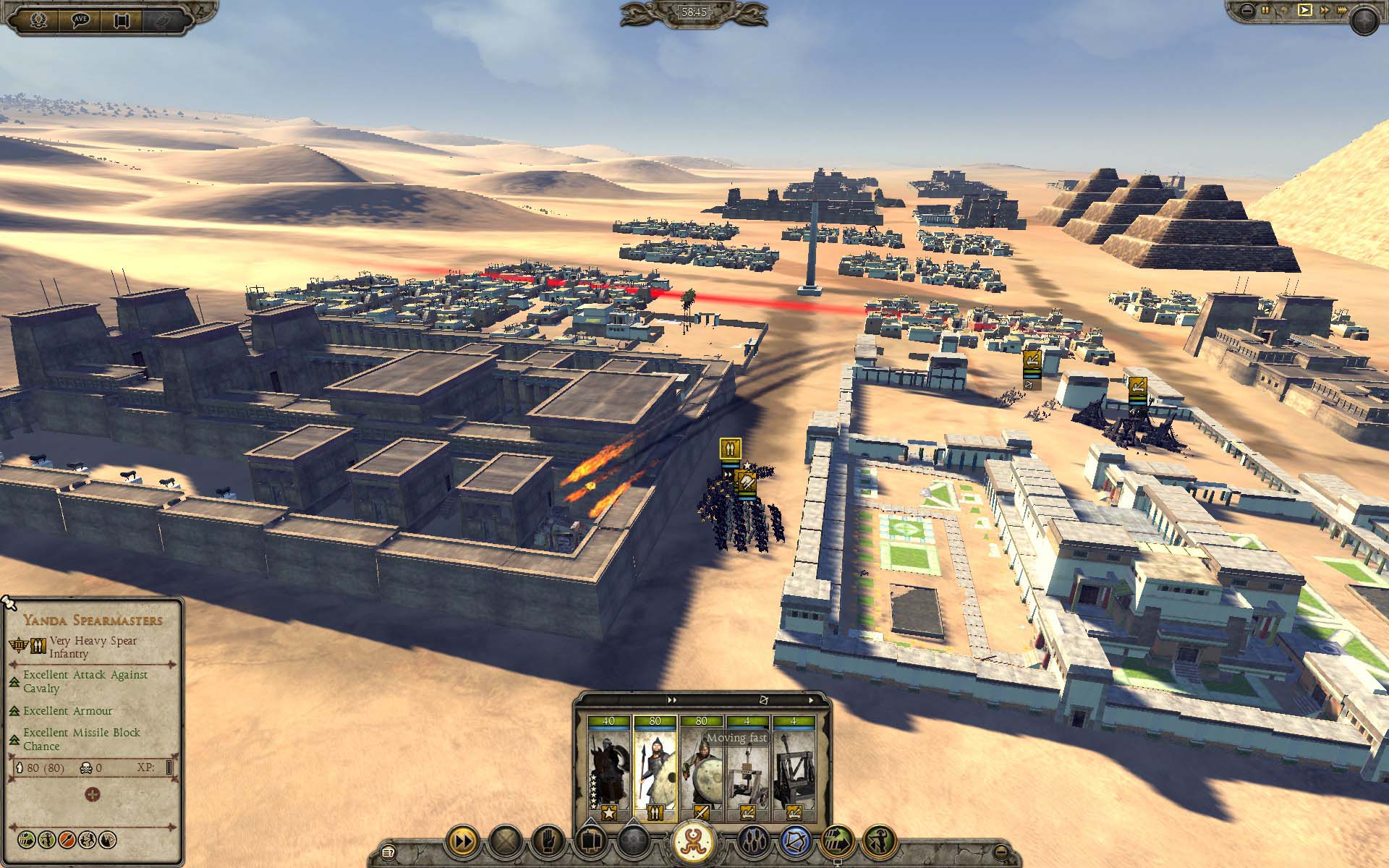Pause the battle
Screen dimensions: 1389x868
1265,10
